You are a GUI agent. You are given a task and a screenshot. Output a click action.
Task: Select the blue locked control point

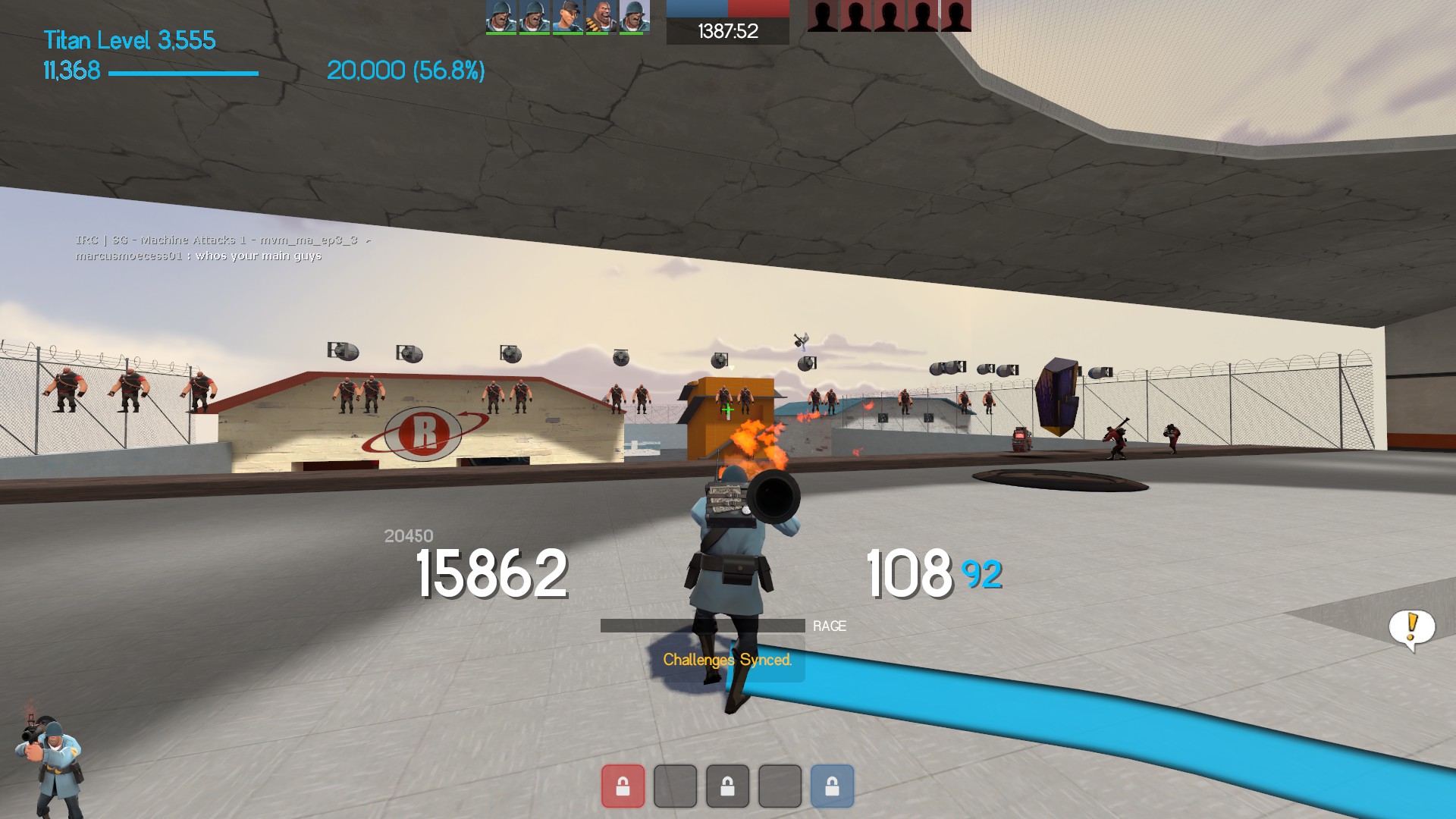[x=832, y=786]
